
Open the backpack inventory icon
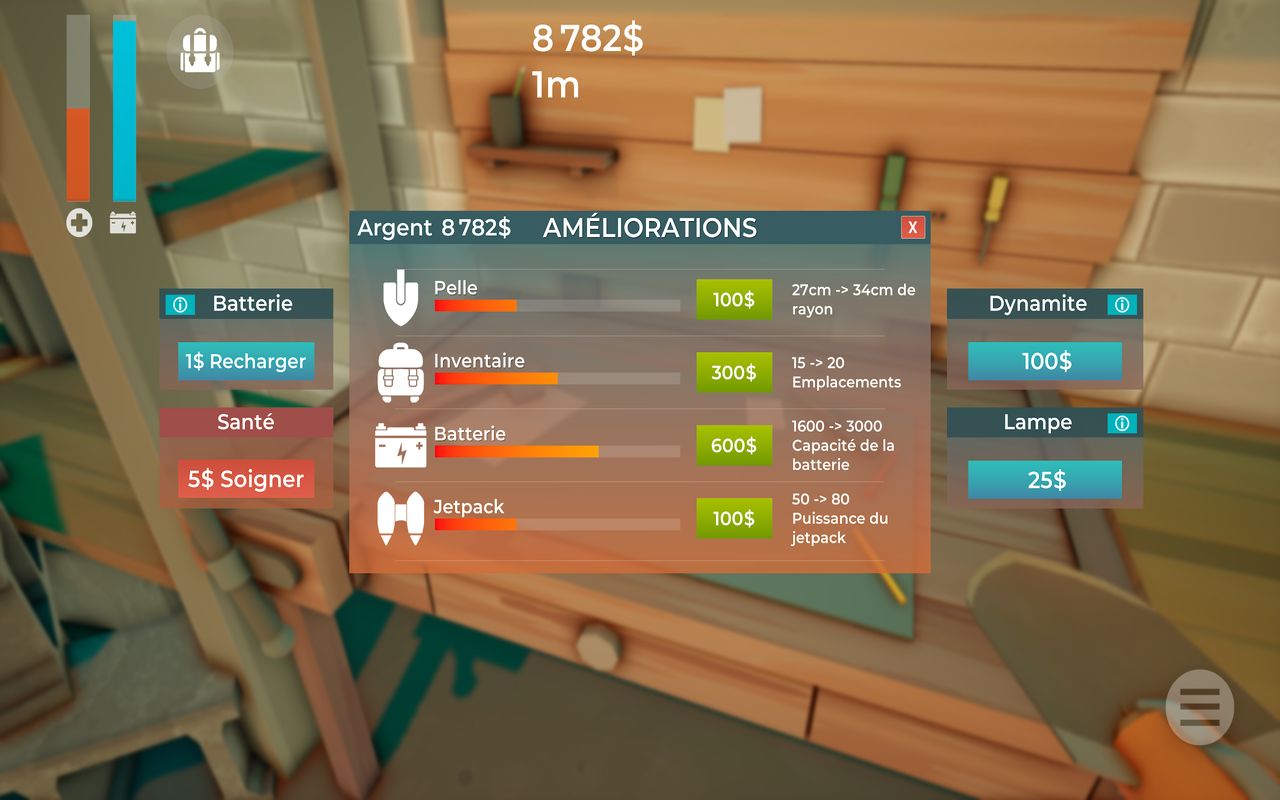click(x=199, y=50)
